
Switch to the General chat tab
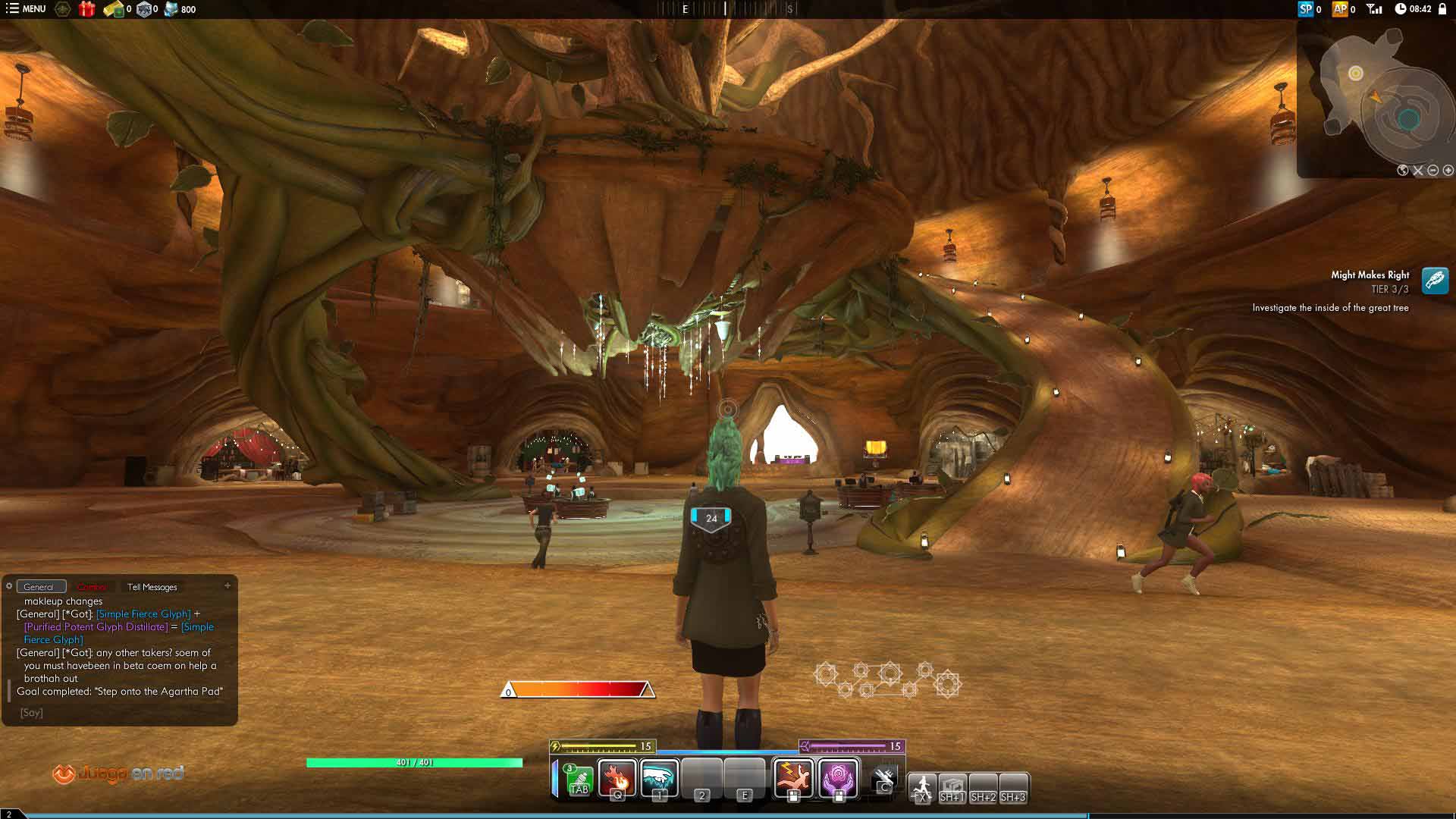point(39,587)
